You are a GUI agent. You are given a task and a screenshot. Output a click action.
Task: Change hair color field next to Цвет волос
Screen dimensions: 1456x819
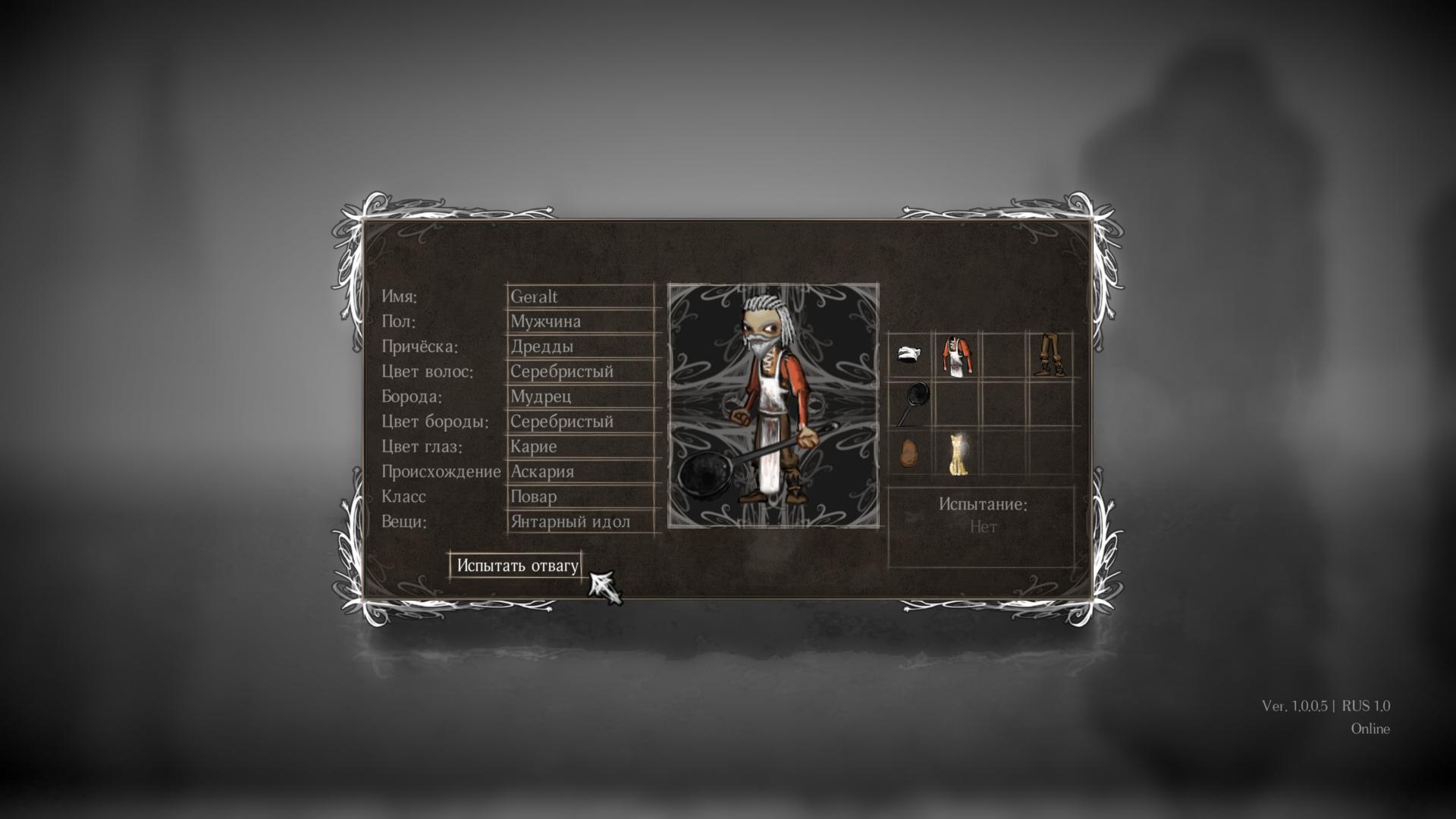580,372
